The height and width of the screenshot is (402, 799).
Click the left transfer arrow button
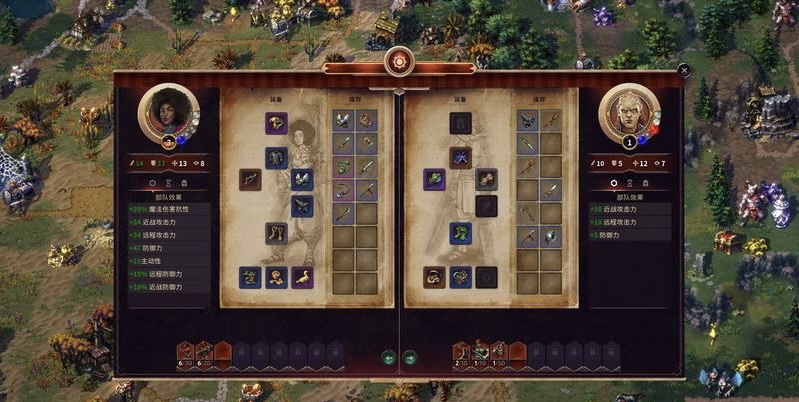389,357
